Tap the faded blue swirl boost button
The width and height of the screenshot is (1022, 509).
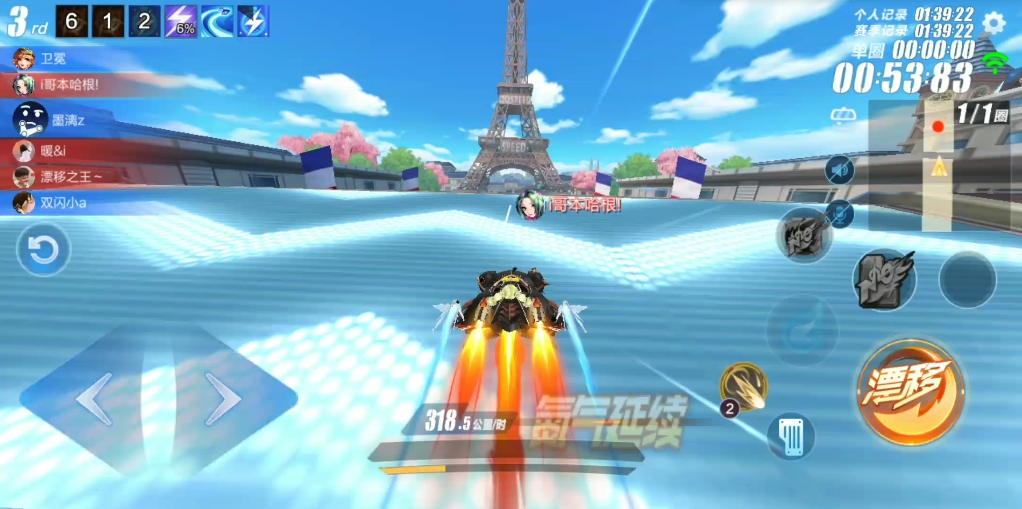pos(801,330)
